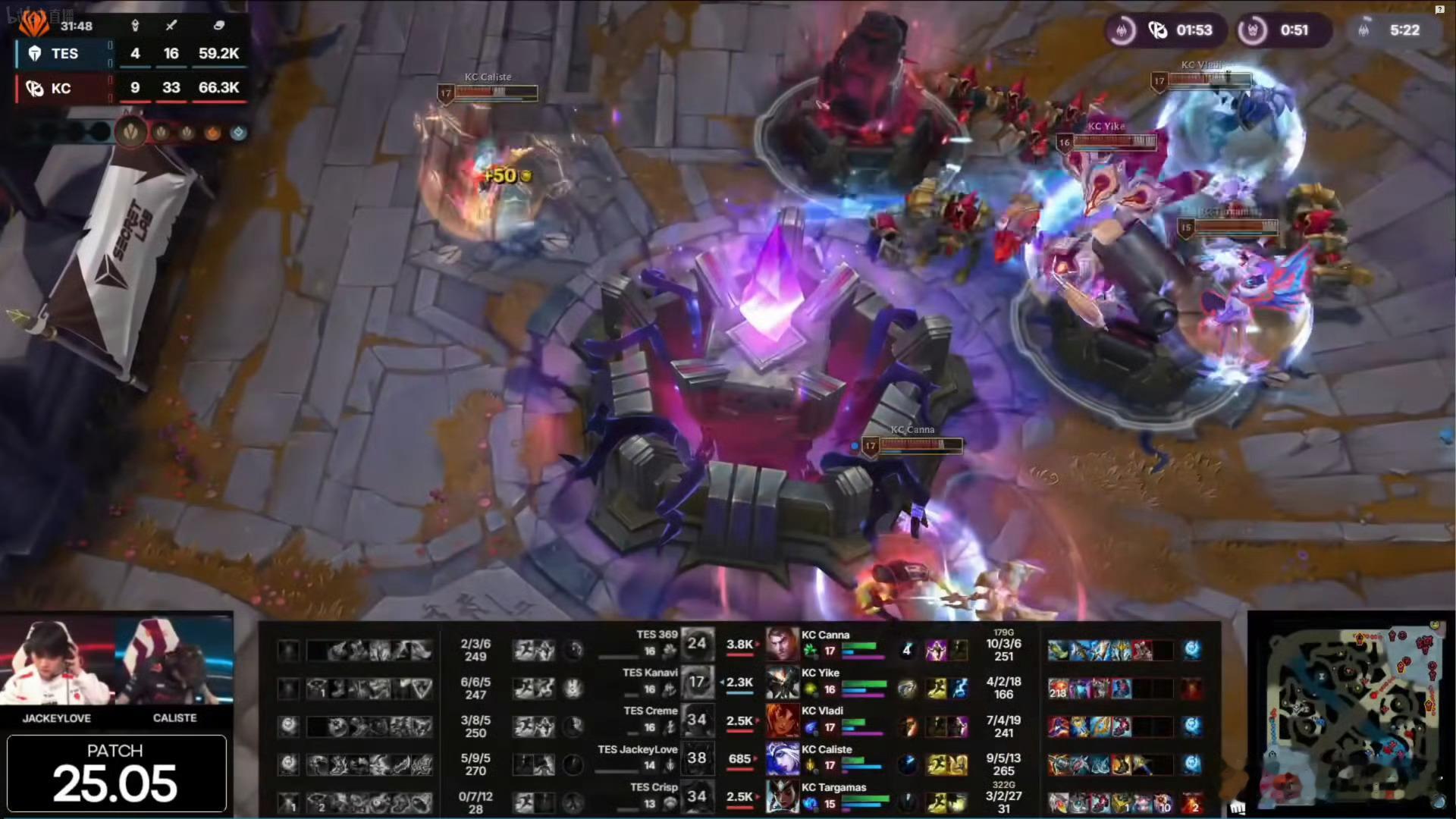Screen dimensions: 1456x819
Task: Click the dragon soul tracker emblem
Action: pos(131,133)
